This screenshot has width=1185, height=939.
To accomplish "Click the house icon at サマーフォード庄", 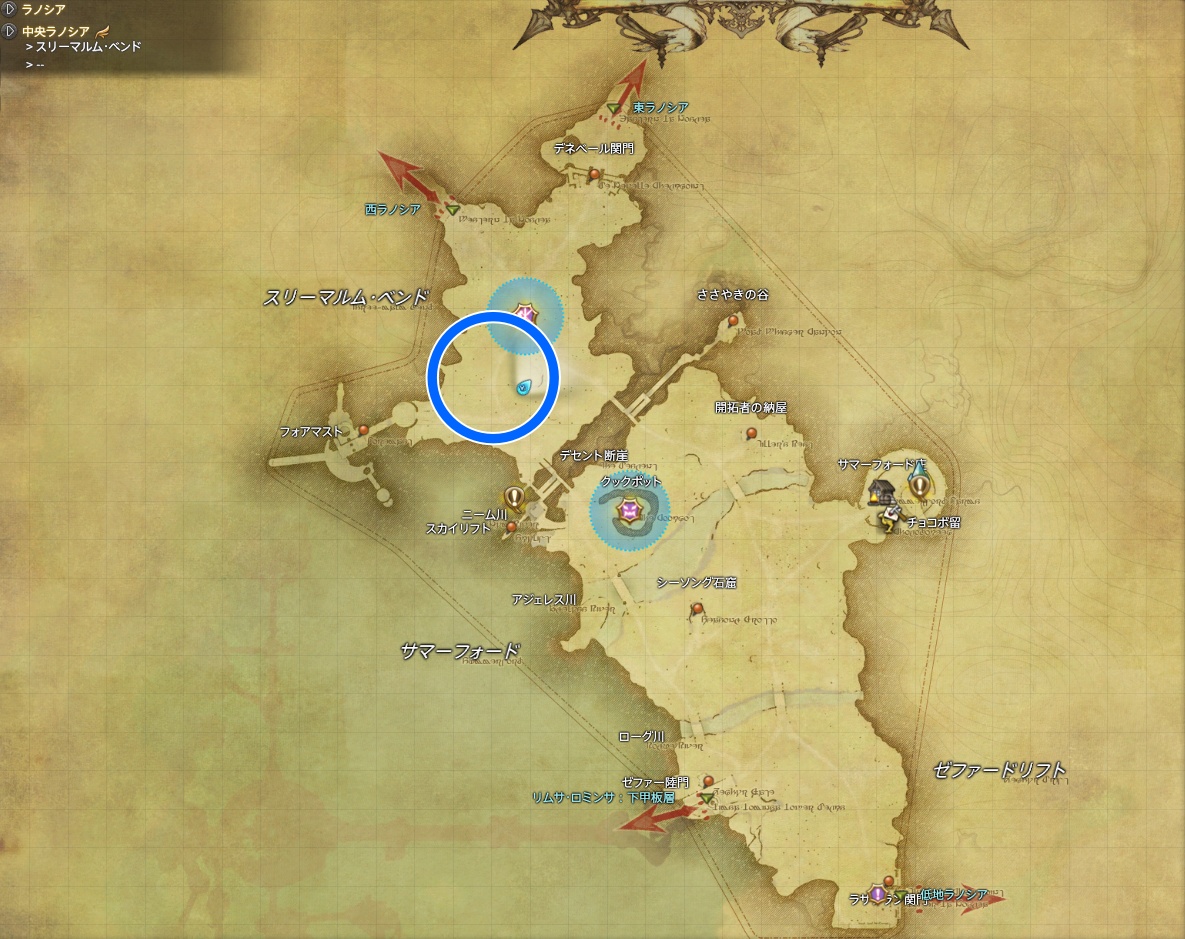I will (881, 491).
